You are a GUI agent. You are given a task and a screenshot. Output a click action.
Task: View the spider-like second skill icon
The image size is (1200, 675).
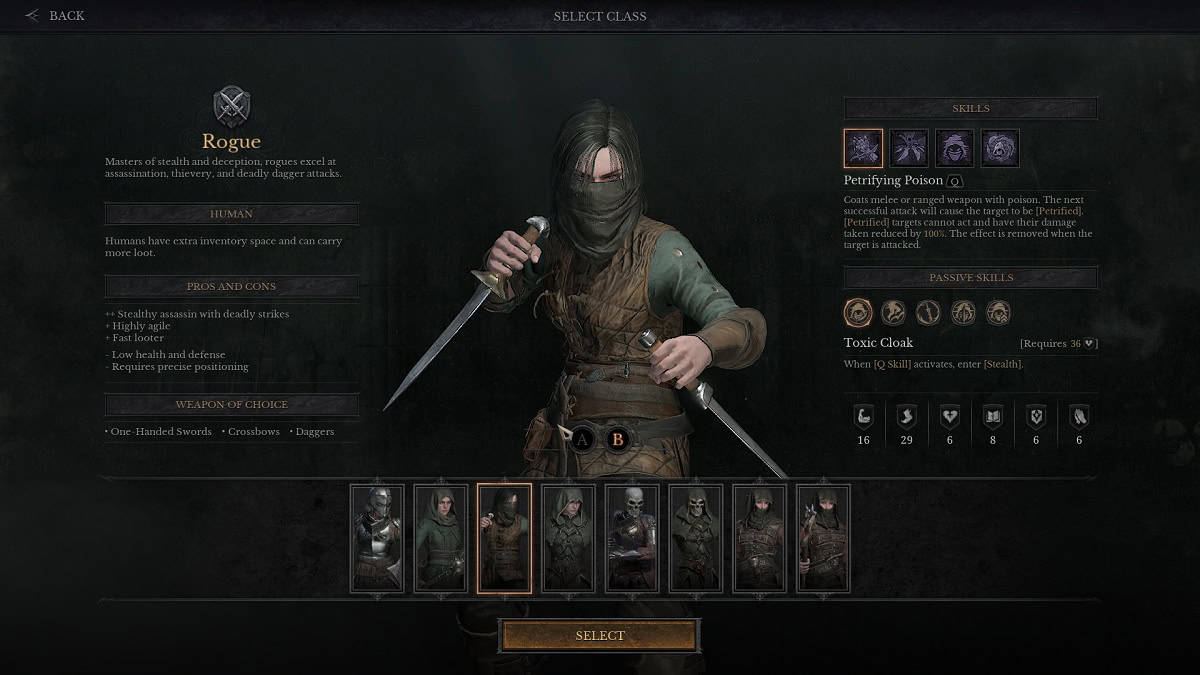(909, 148)
